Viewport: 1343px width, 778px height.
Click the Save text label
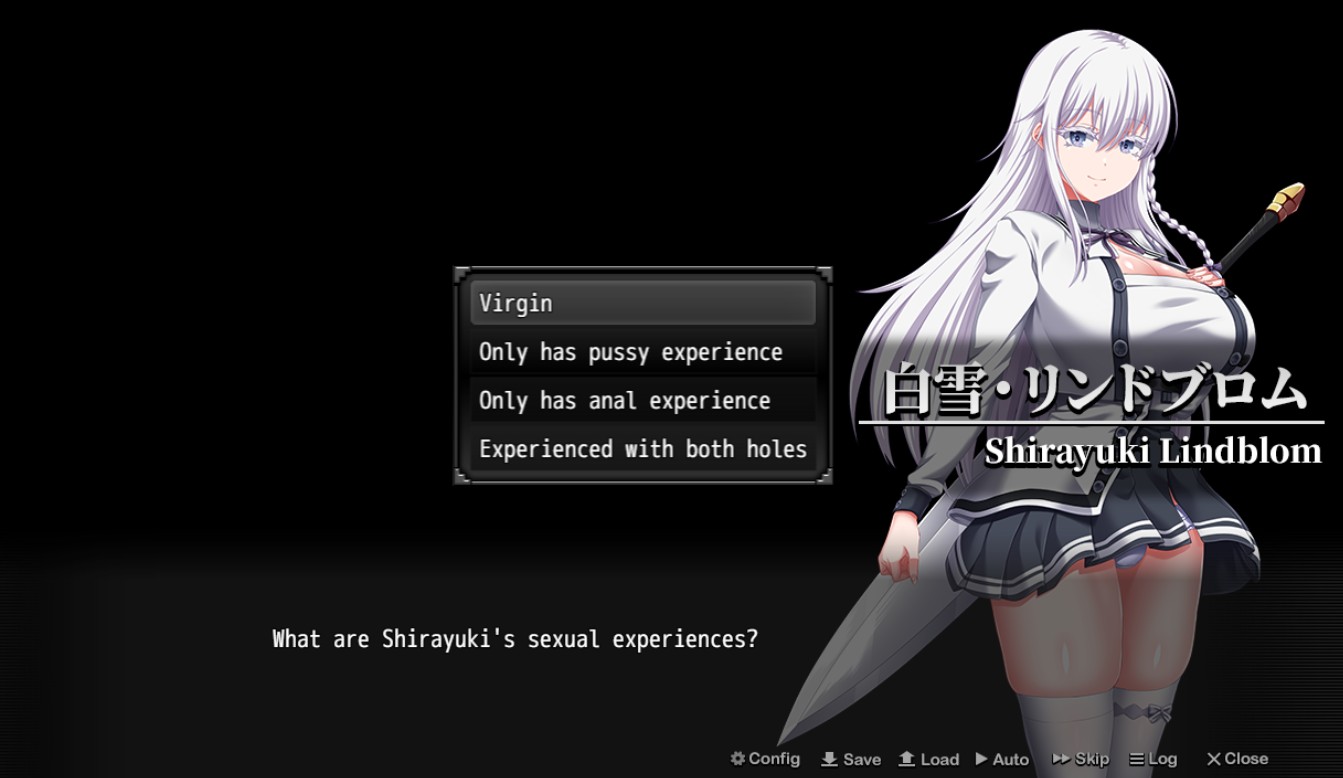click(861, 758)
